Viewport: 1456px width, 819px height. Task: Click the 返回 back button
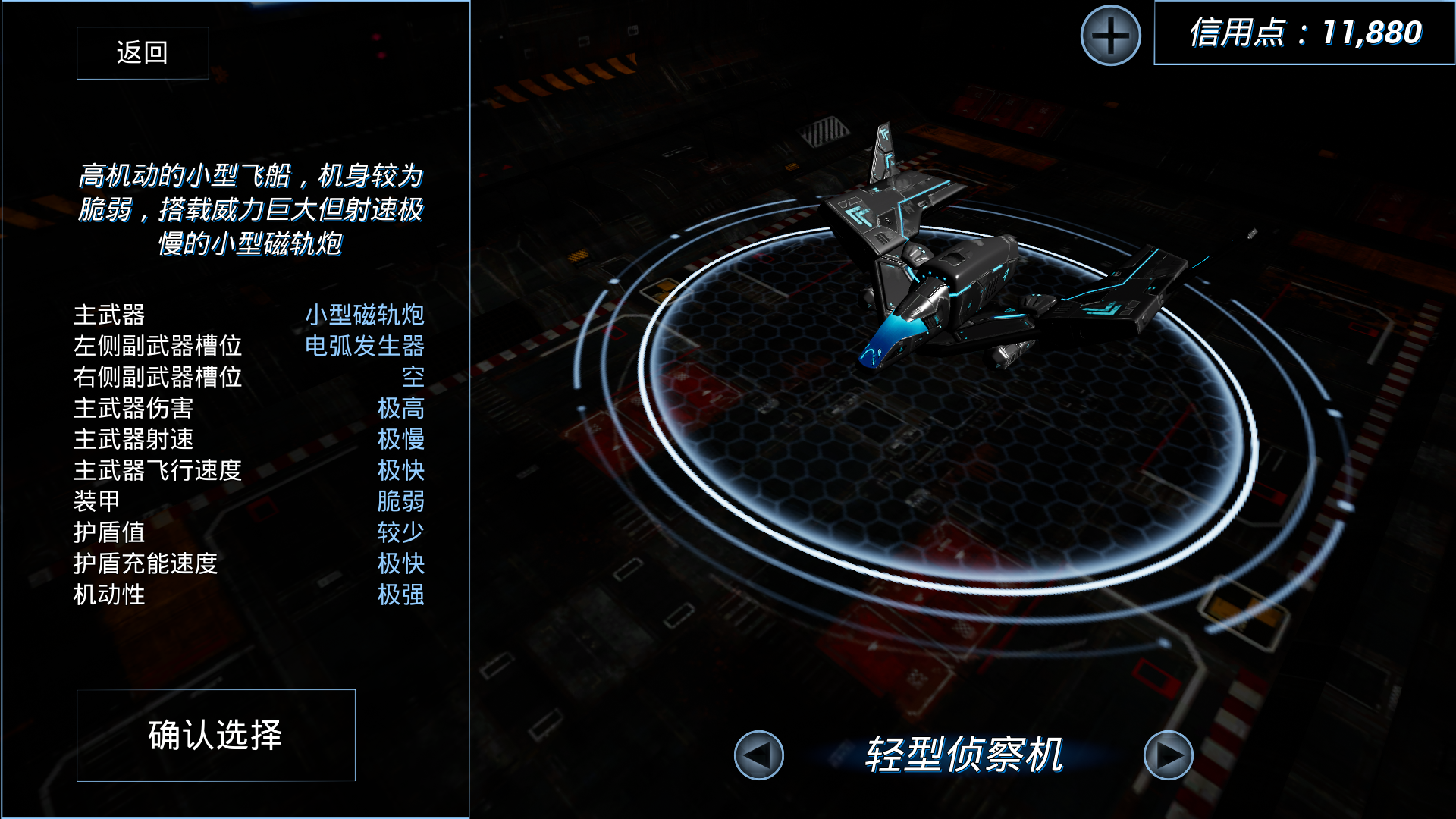pyautogui.click(x=143, y=53)
